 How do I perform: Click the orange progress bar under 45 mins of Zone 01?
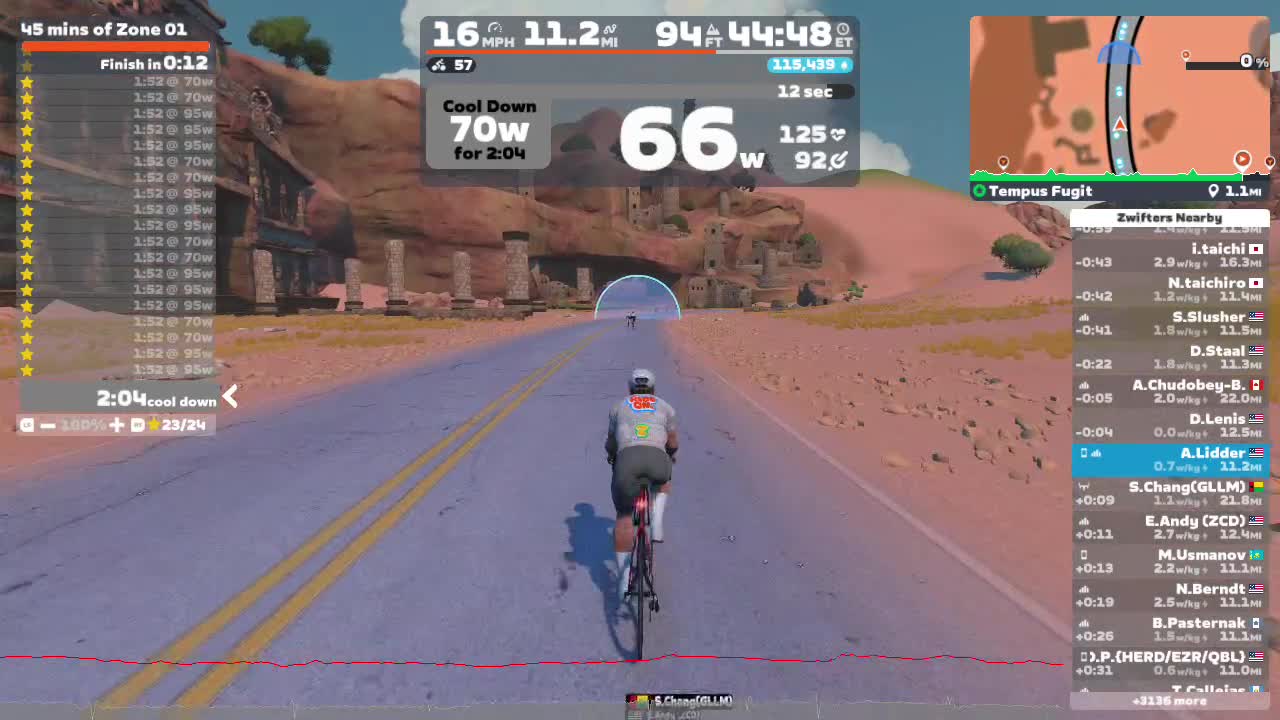tap(113, 45)
